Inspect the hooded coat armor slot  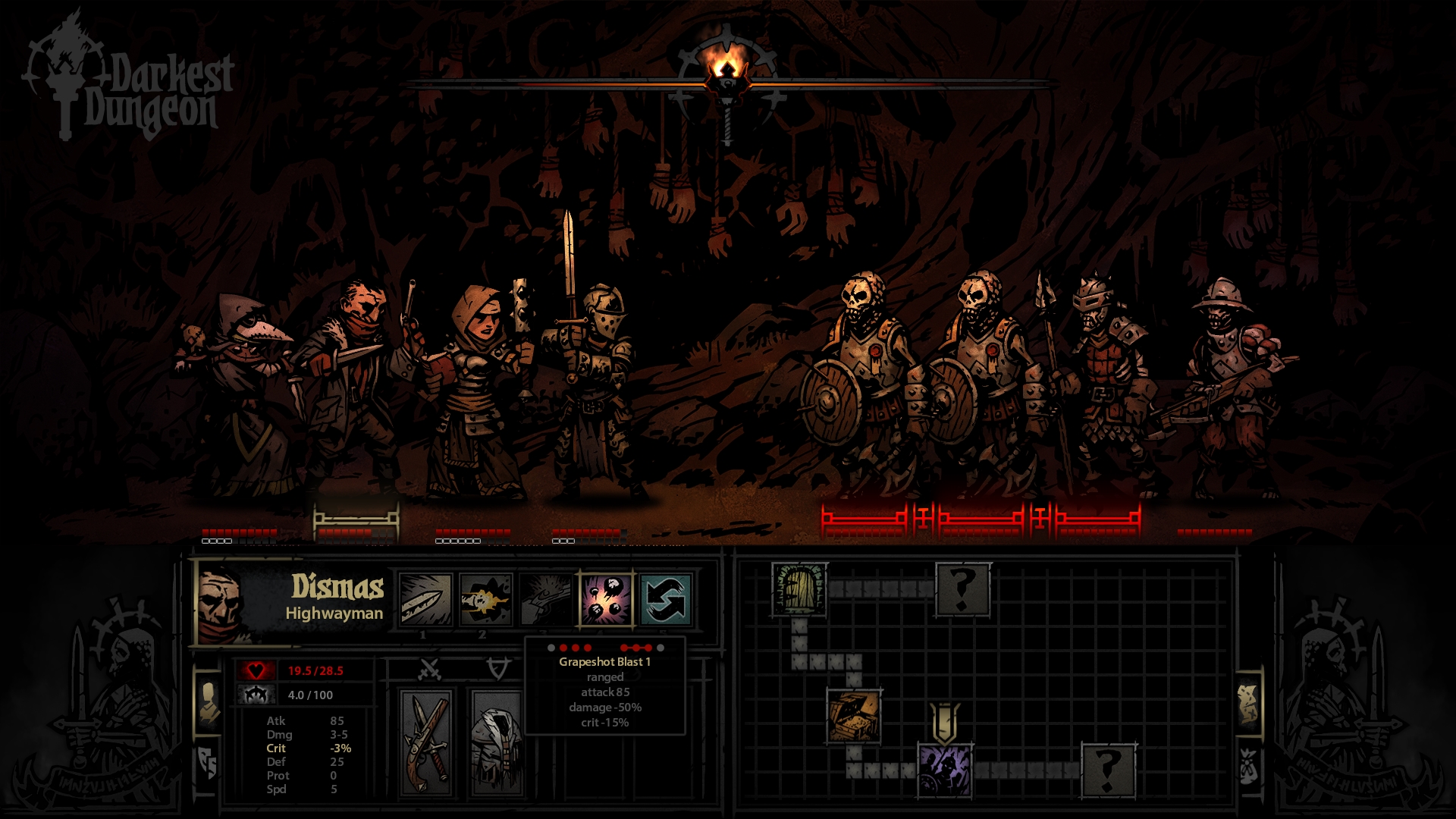point(496,741)
